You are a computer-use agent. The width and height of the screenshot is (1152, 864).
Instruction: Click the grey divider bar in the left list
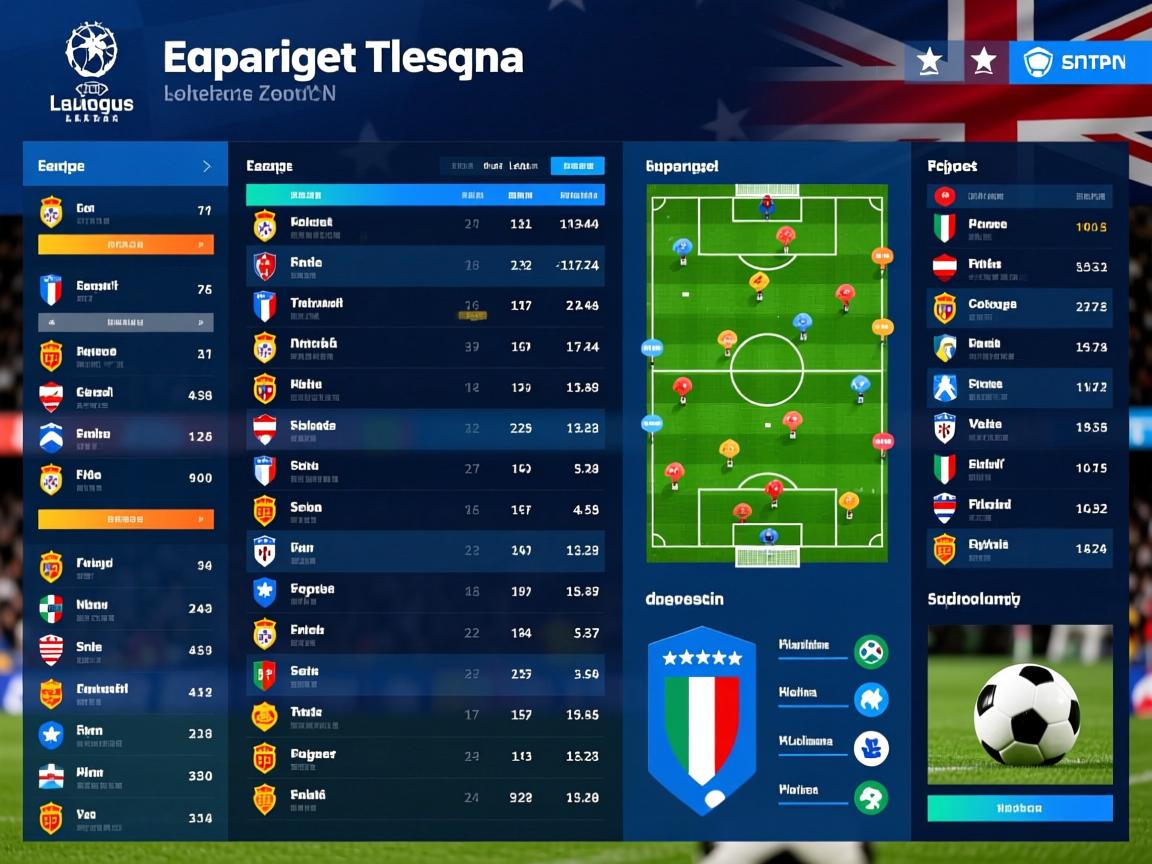click(125, 322)
